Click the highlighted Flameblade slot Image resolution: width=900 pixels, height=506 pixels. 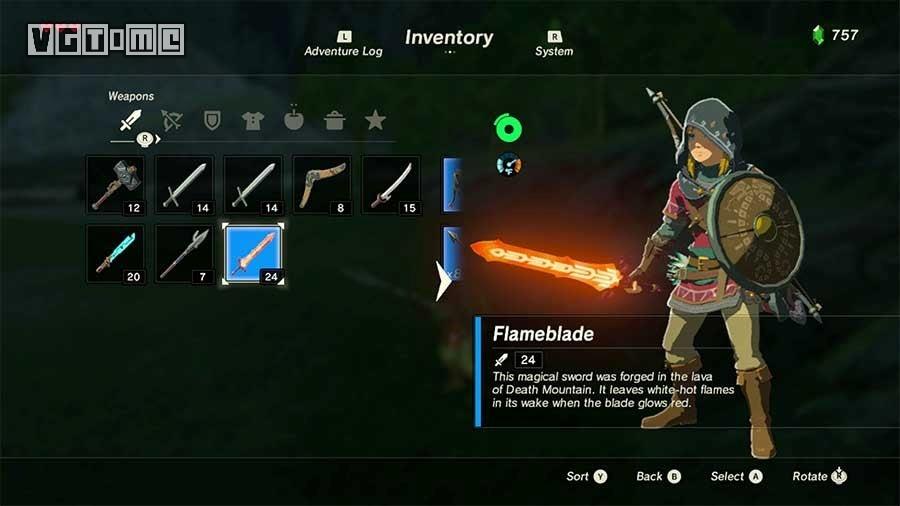click(253, 254)
